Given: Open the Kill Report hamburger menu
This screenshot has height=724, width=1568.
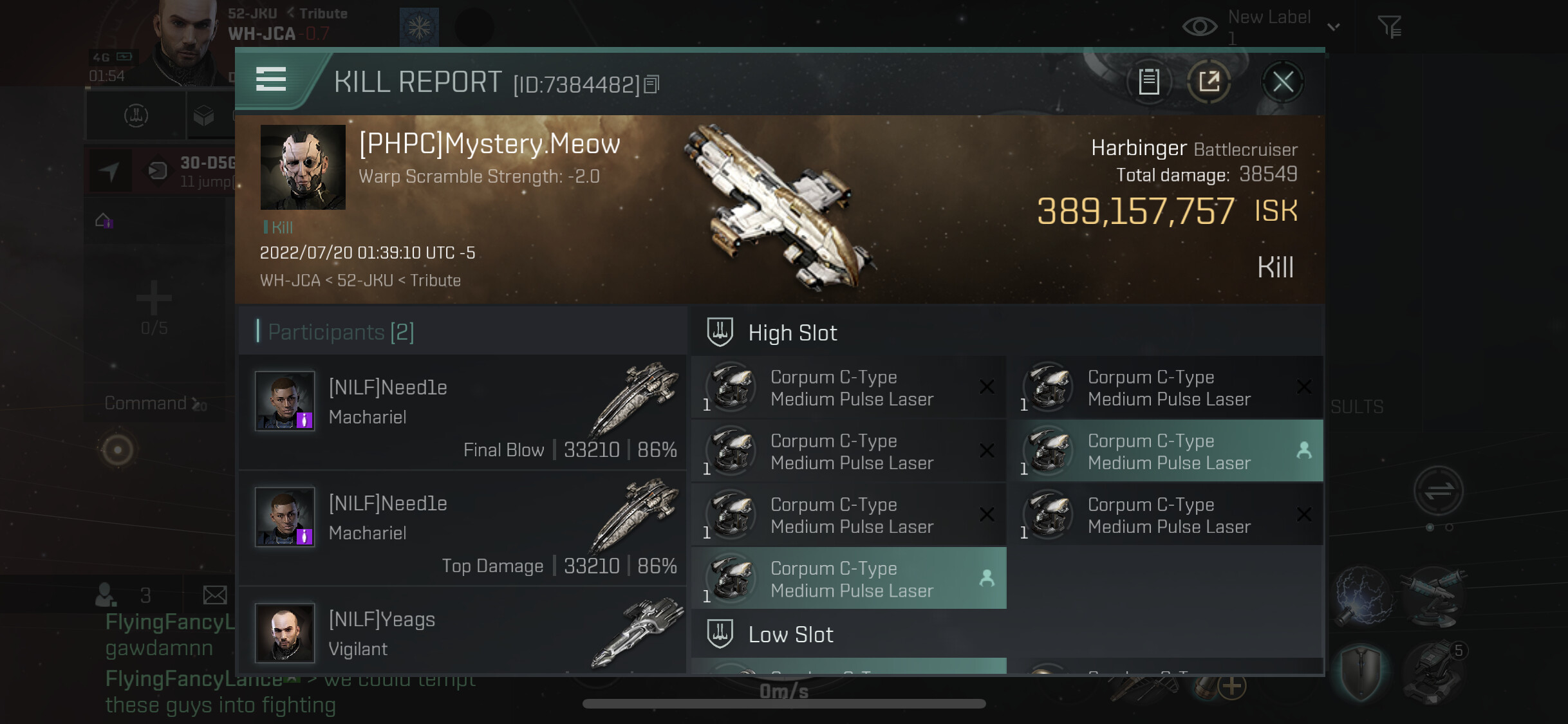Looking at the screenshot, I should click(271, 80).
